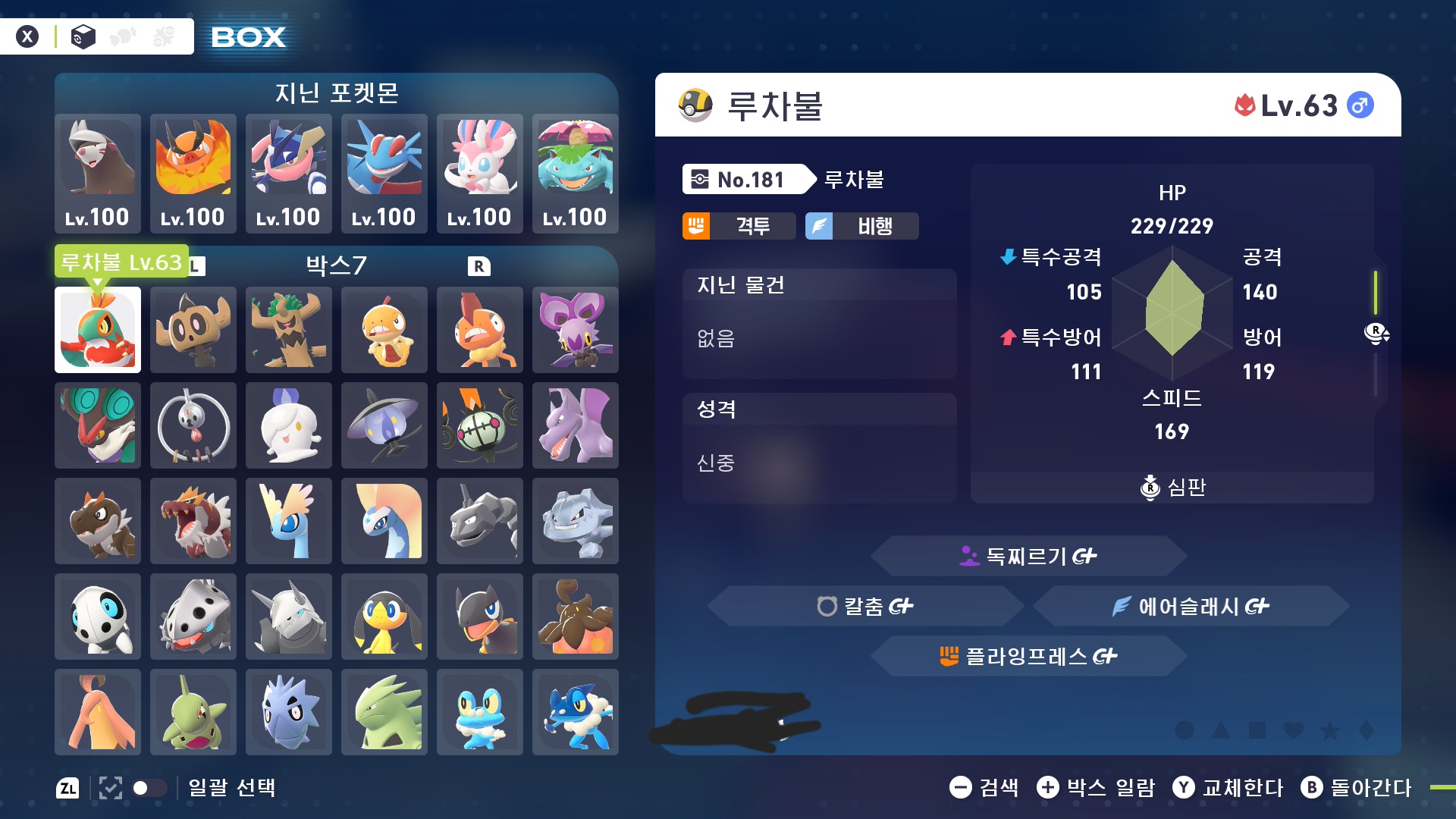Select the 에어슬래시 move
Viewport: 1456px width, 819px height.
(x=1192, y=606)
